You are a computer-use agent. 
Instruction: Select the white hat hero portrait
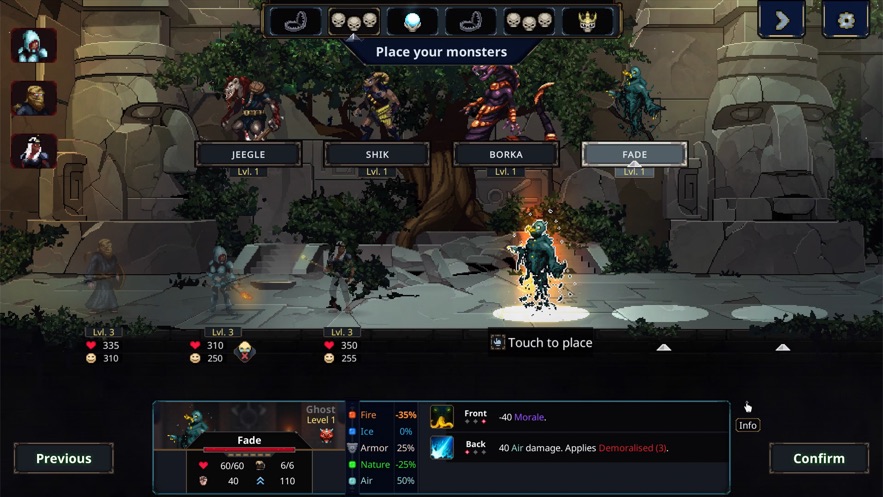point(34,150)
